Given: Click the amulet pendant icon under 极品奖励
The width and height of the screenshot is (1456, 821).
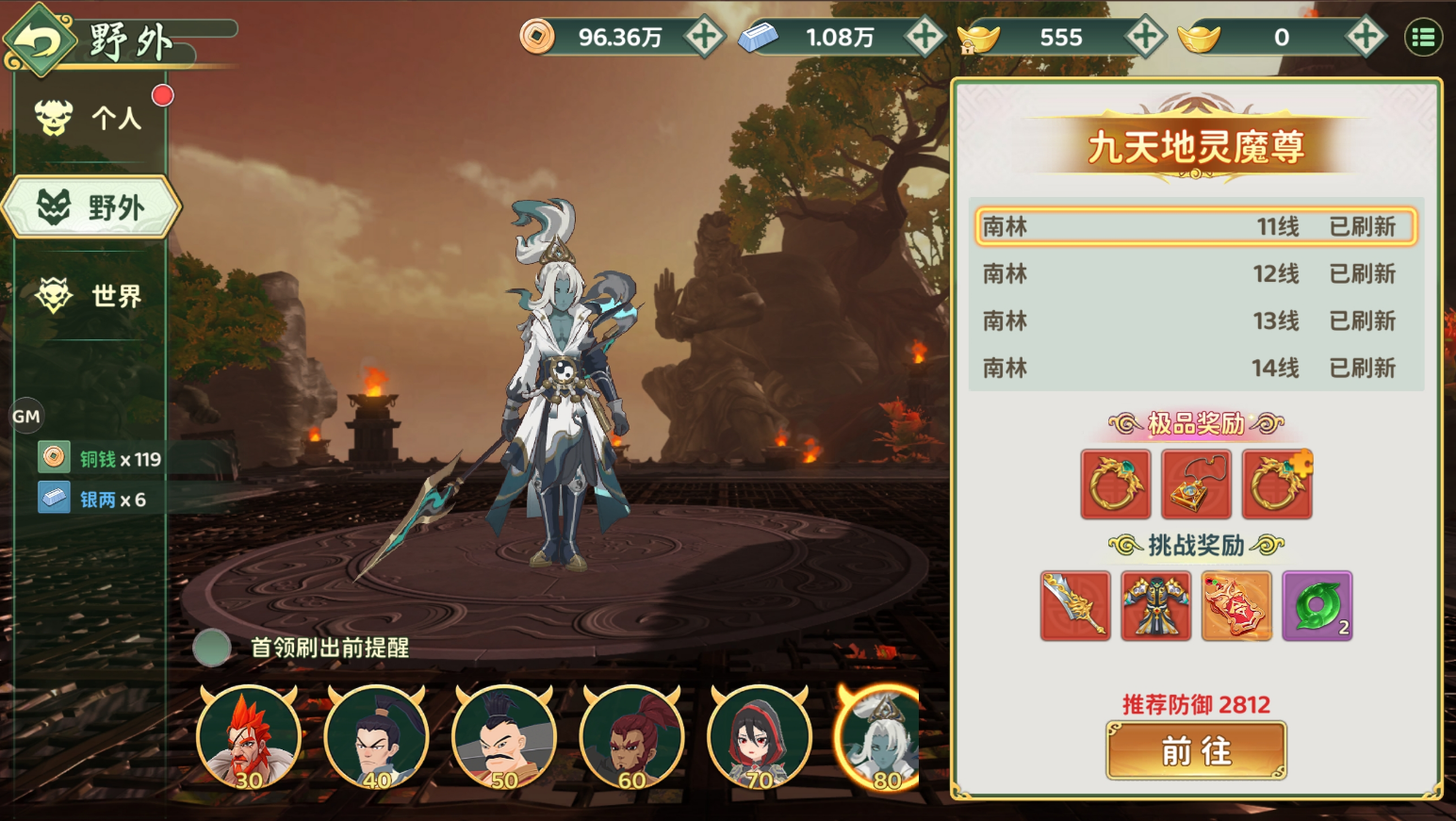Looking at the screenshot, I should click(x=1195, y=484).
